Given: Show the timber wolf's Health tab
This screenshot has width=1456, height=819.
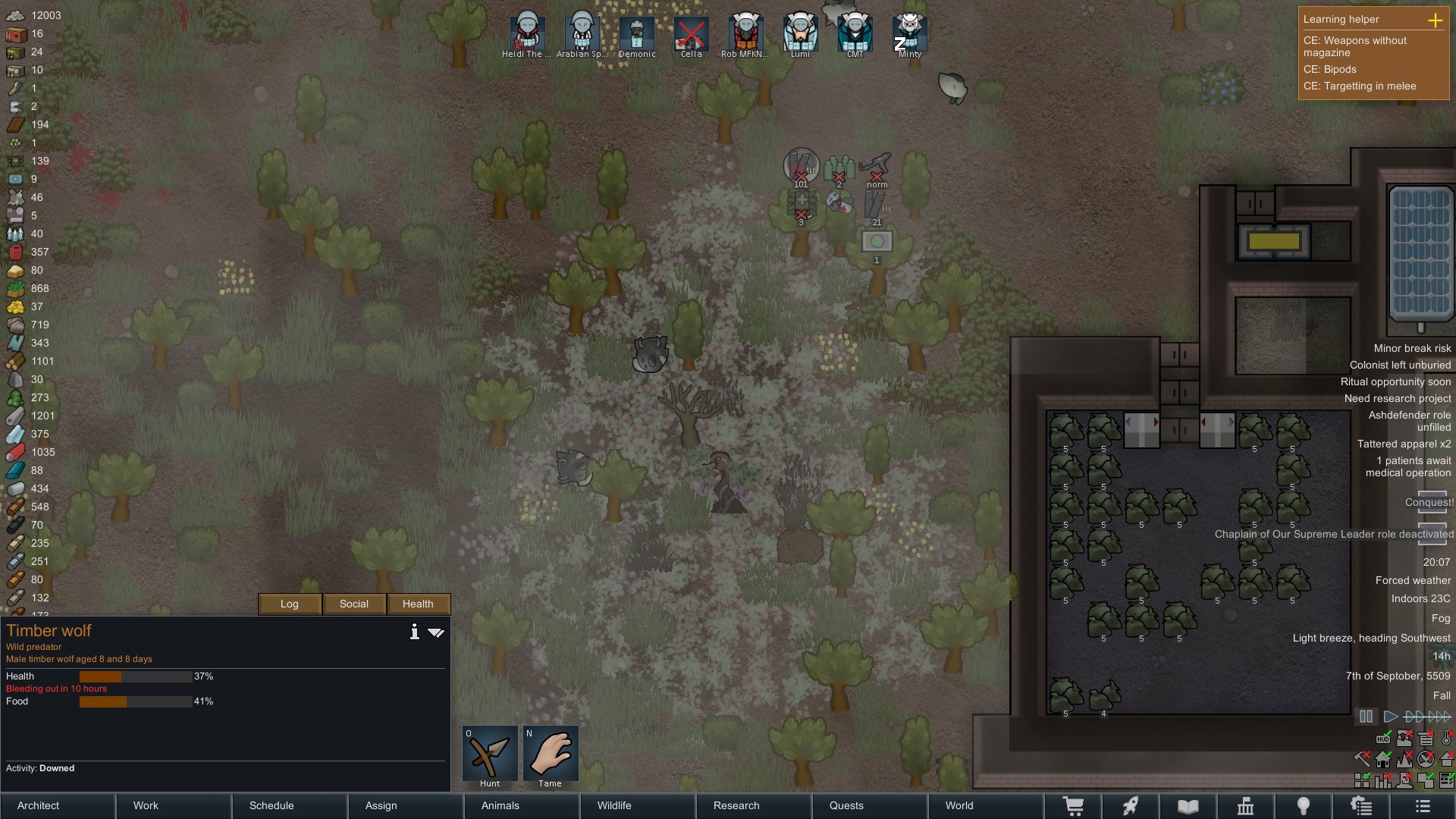Looking at the screenshot, I should pyautogui.click(x=418, y=604).
